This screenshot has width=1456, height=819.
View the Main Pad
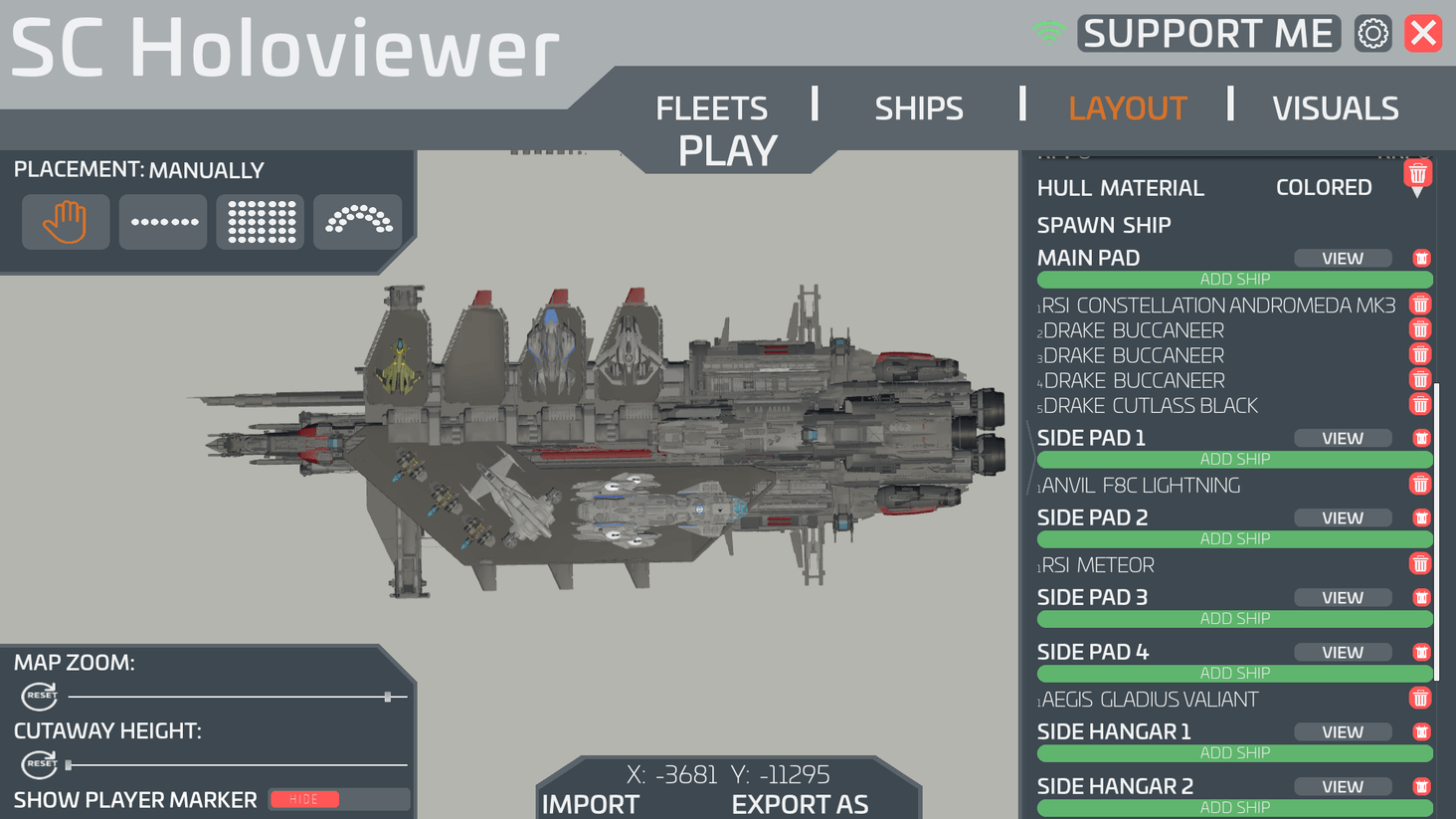pos(1343,258)
